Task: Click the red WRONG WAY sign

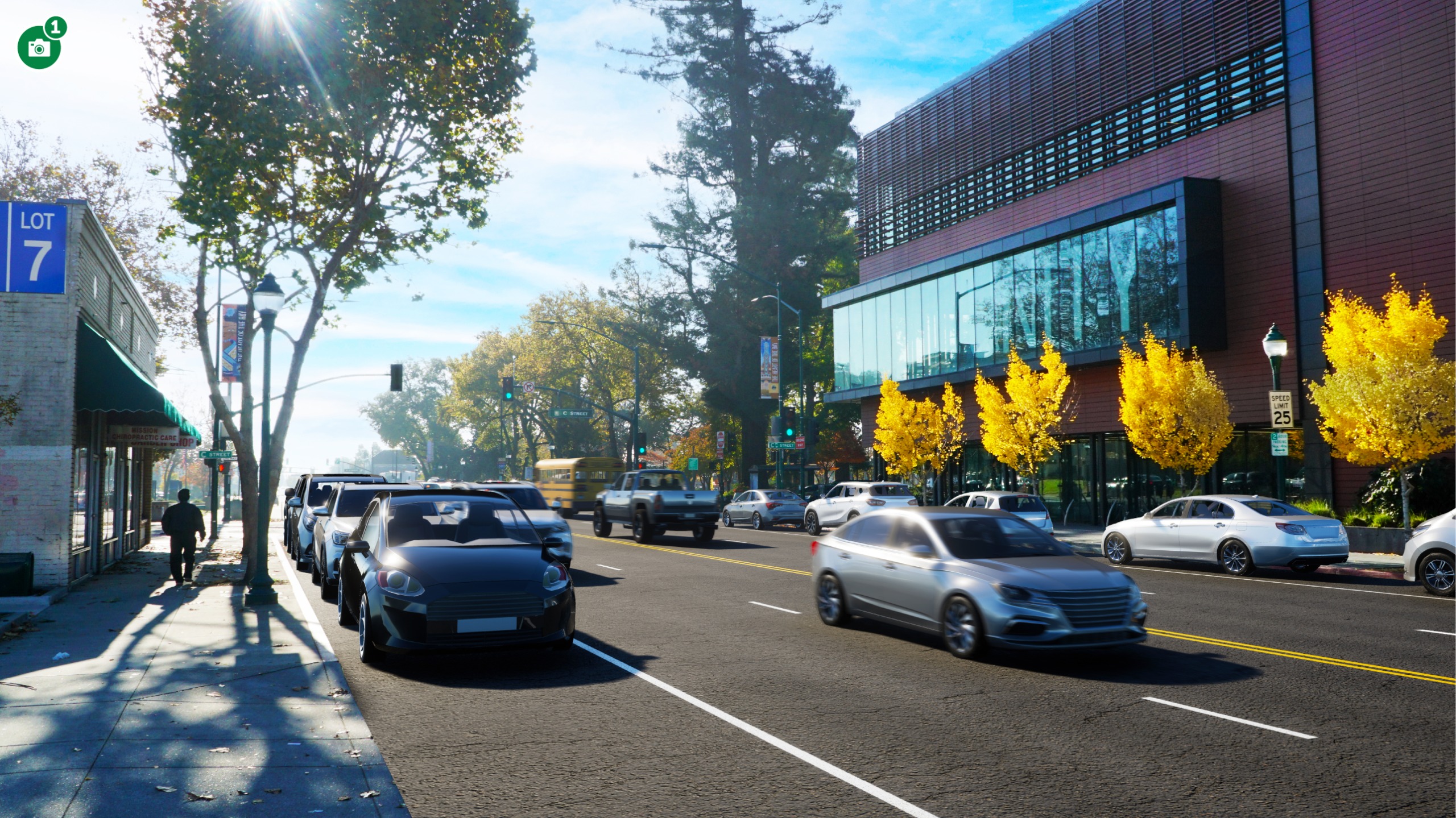Action: point(800,442)
